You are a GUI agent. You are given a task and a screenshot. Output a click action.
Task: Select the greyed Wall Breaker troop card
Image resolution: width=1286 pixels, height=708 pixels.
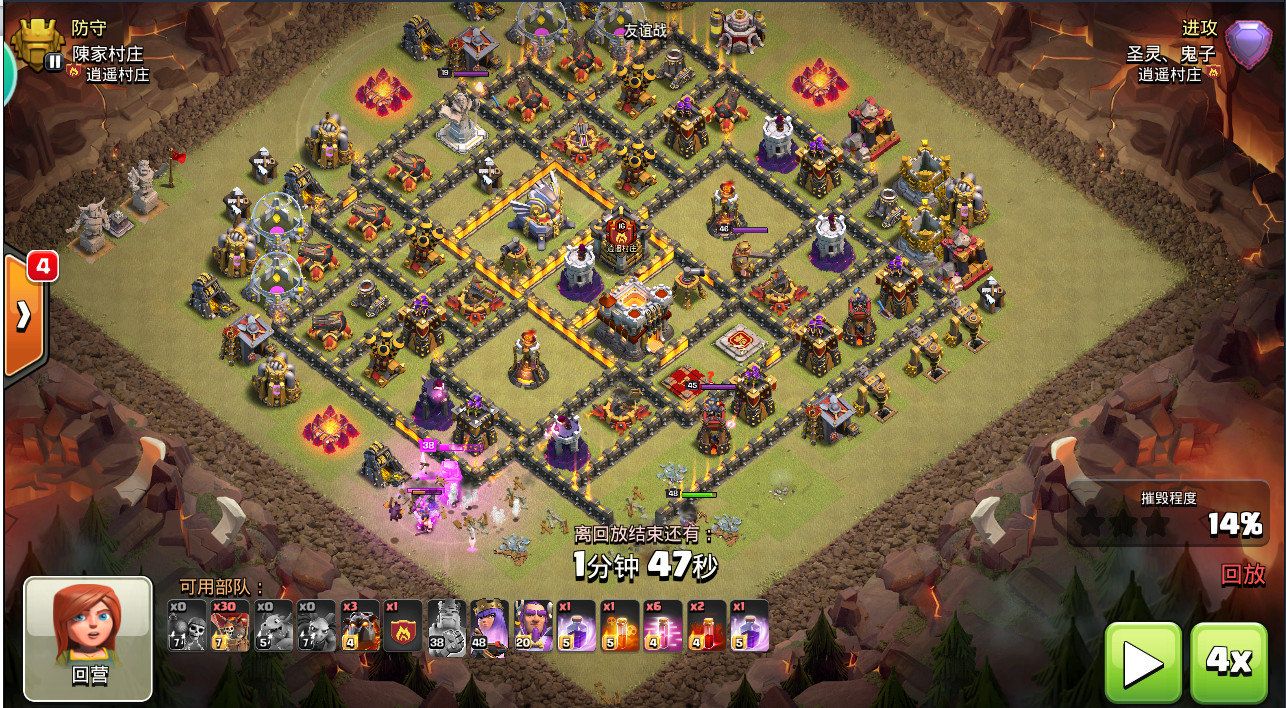pyautogui.click(x=187, y=626)
